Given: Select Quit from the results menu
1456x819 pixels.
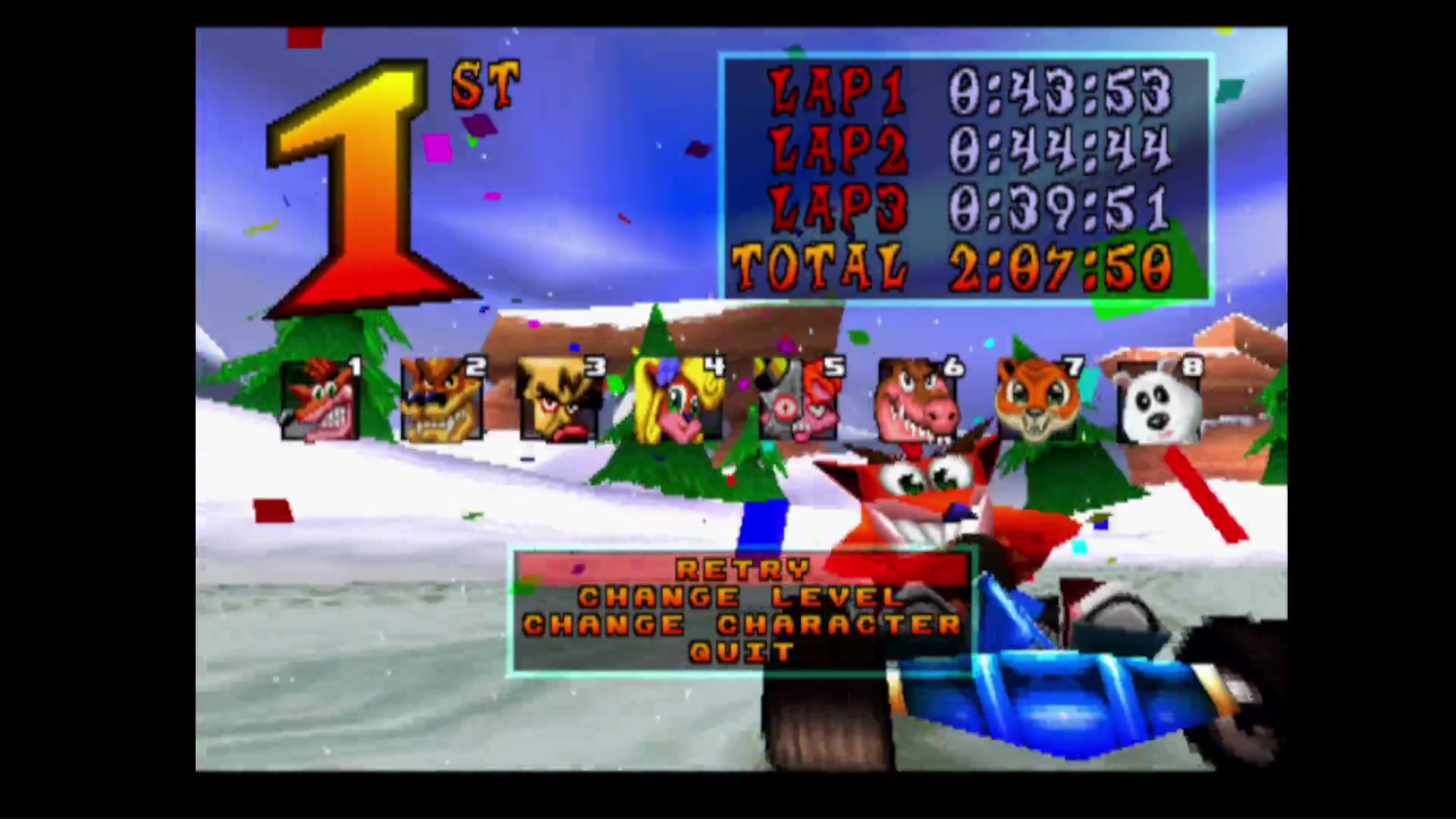Looking at the screenshot, I should [x=742, y=652].
